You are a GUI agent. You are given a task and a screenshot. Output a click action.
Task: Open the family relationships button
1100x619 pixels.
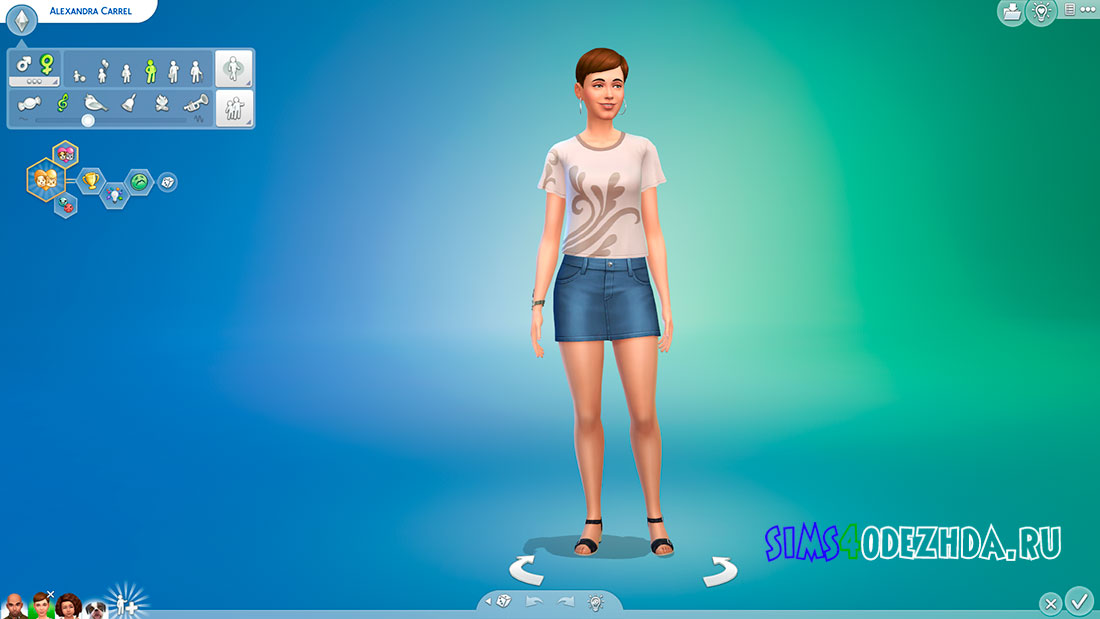pos(235,108)
